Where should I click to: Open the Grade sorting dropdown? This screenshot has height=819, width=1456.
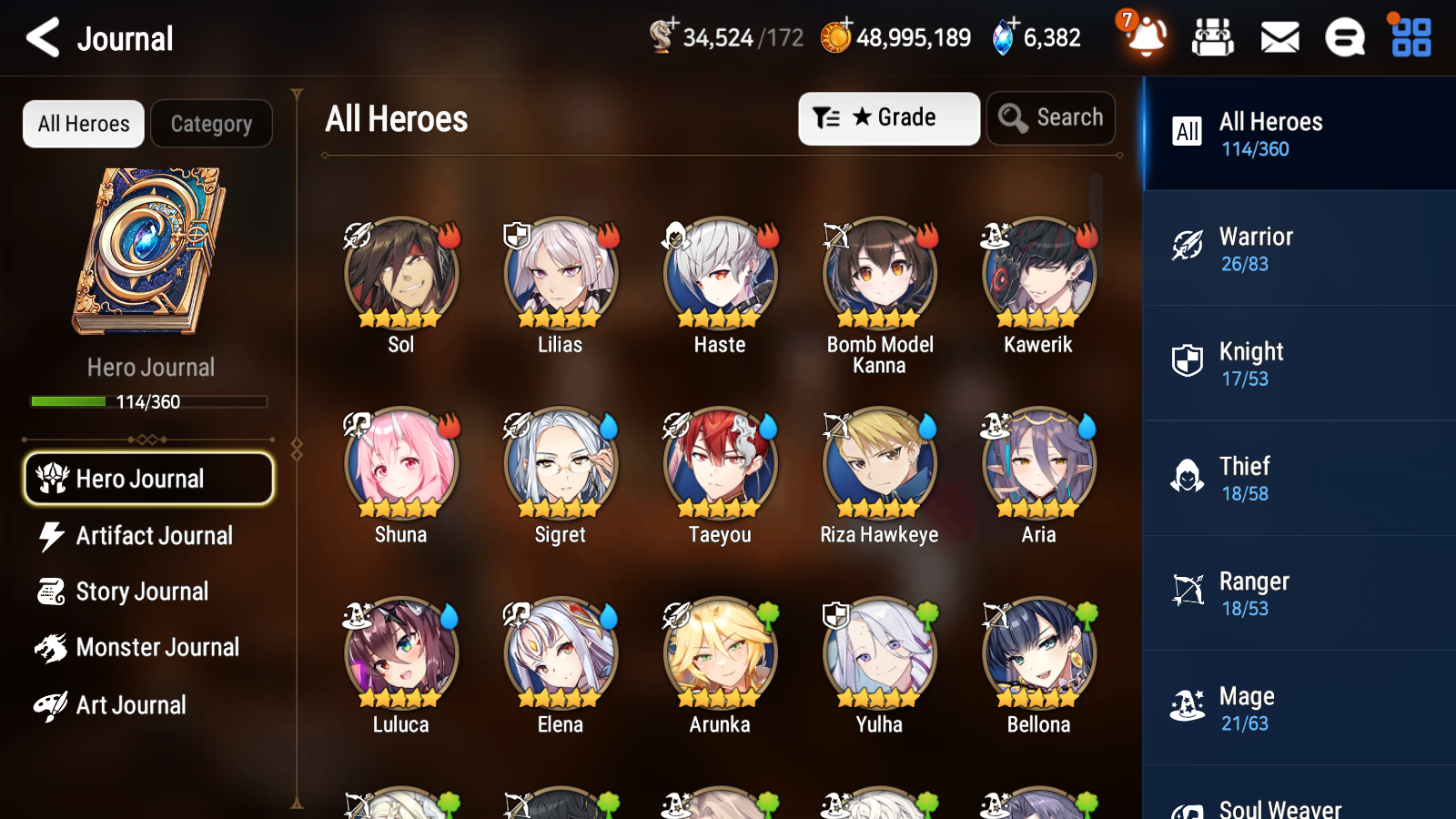(x=888, y=117)
